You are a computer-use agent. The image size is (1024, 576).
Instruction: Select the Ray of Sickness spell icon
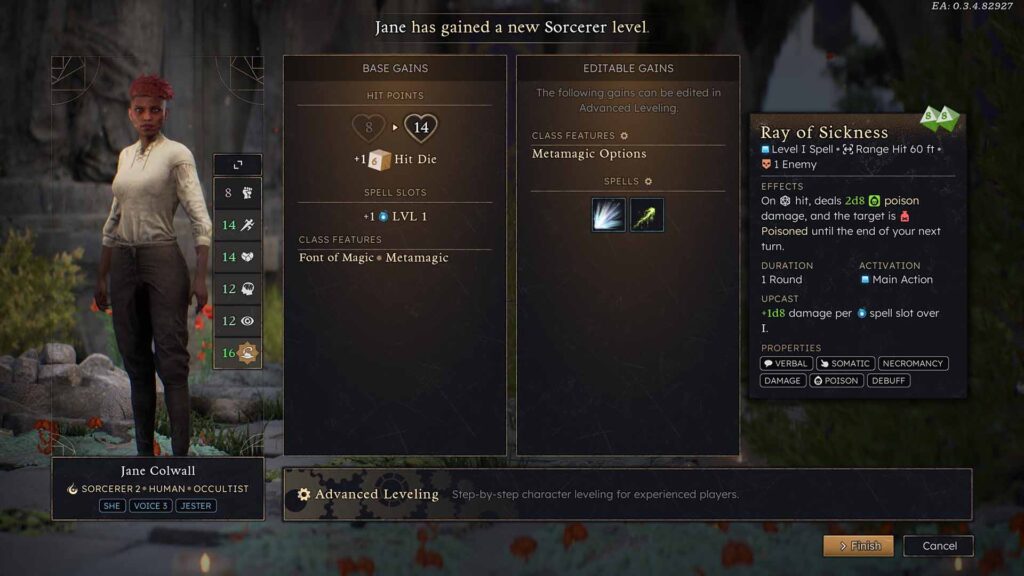tap(647, 215)
